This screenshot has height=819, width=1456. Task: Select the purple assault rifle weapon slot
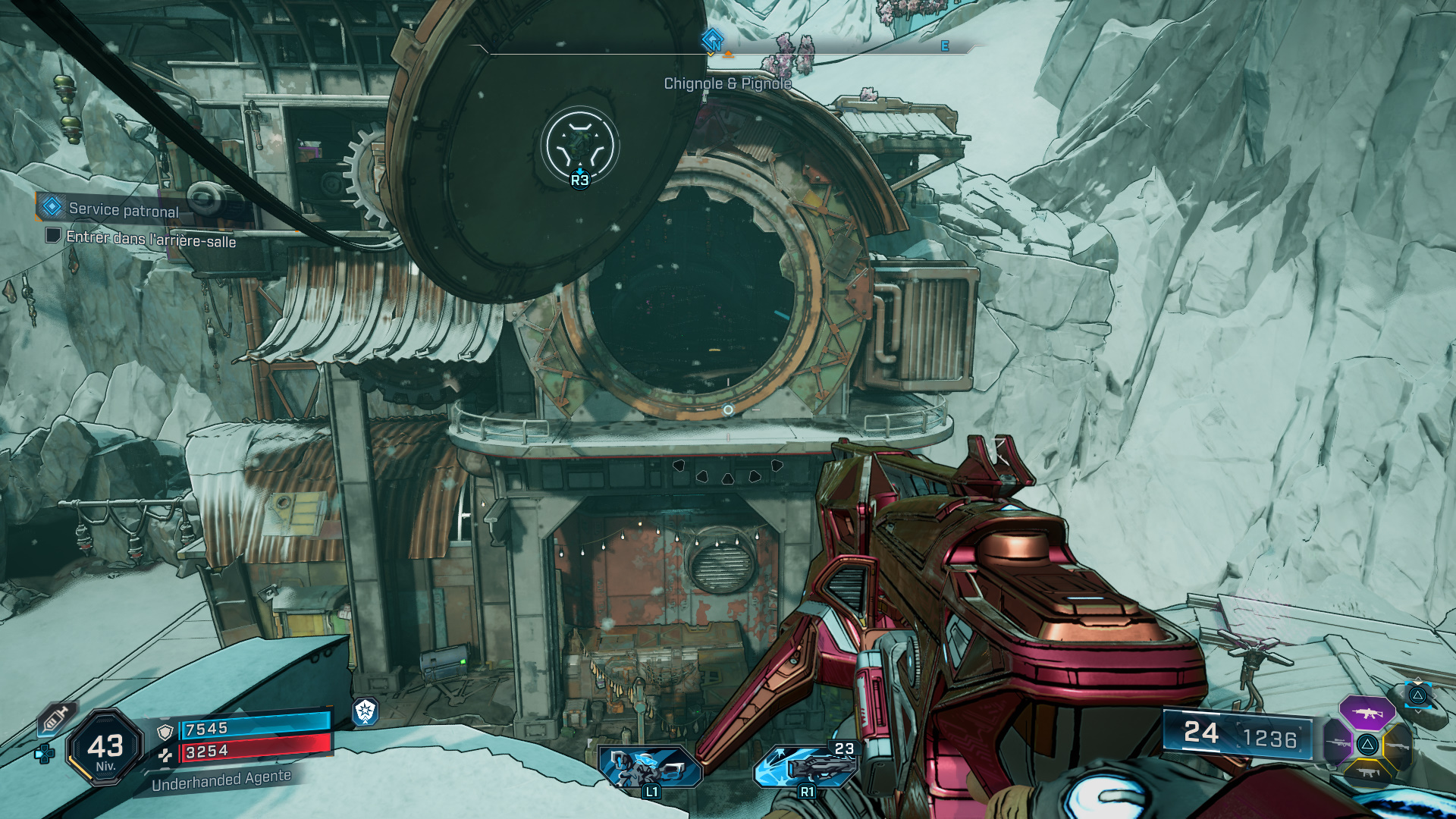click(x=1367, y=713)
